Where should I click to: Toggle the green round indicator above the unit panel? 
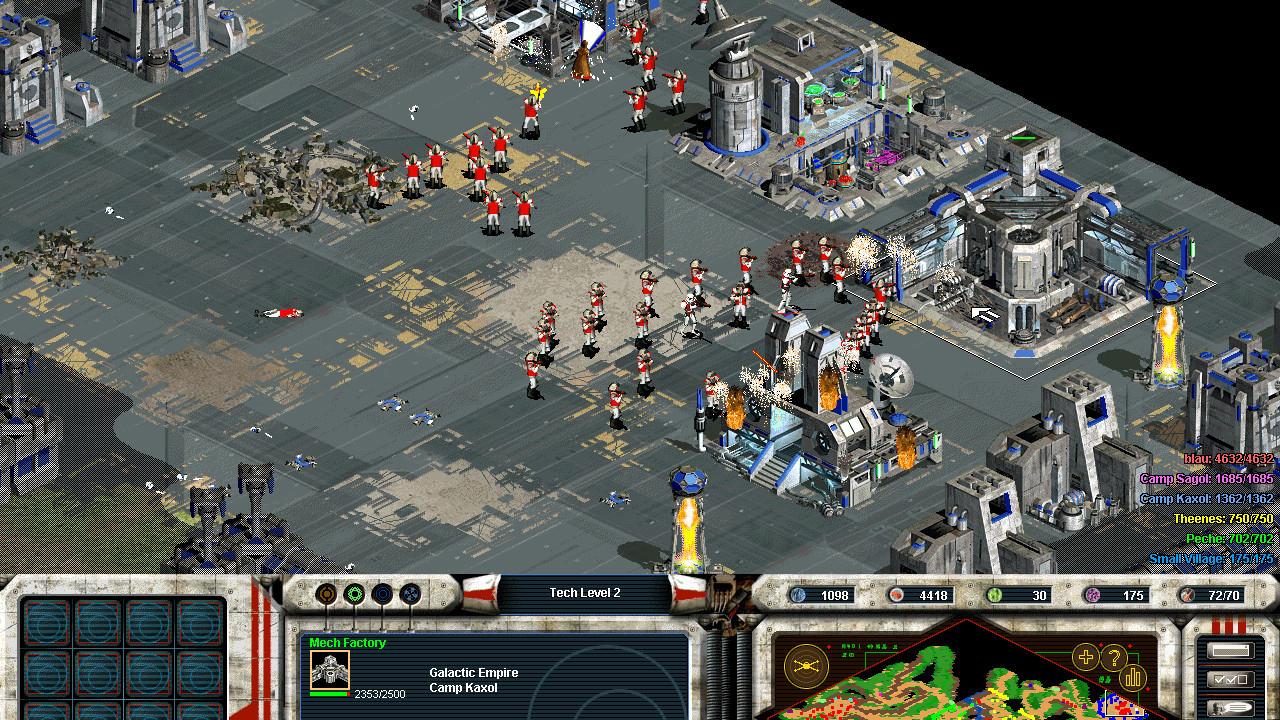(355, 593)
